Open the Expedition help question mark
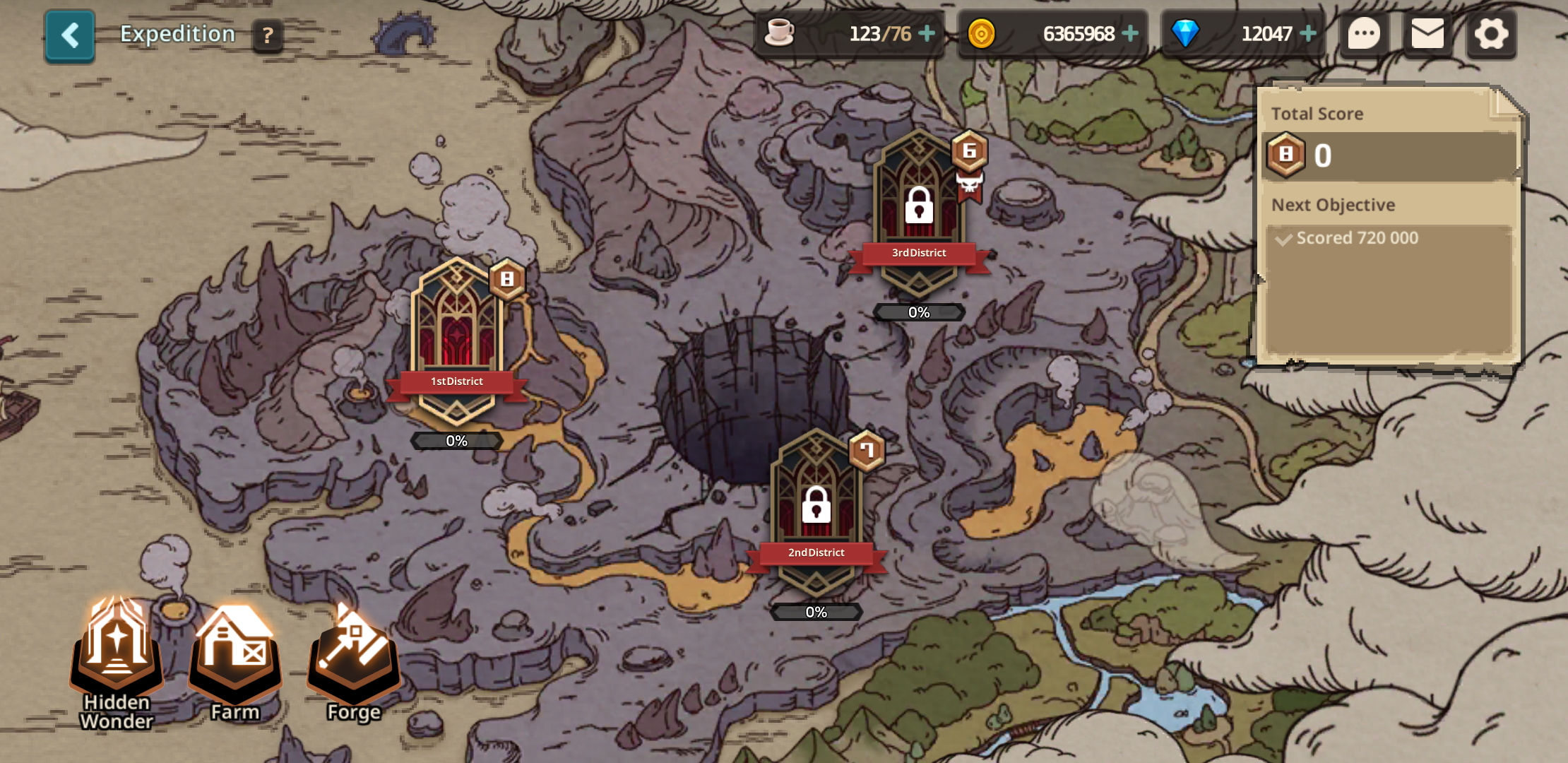This screenshot has height=763, width=1568. point(268,35)
